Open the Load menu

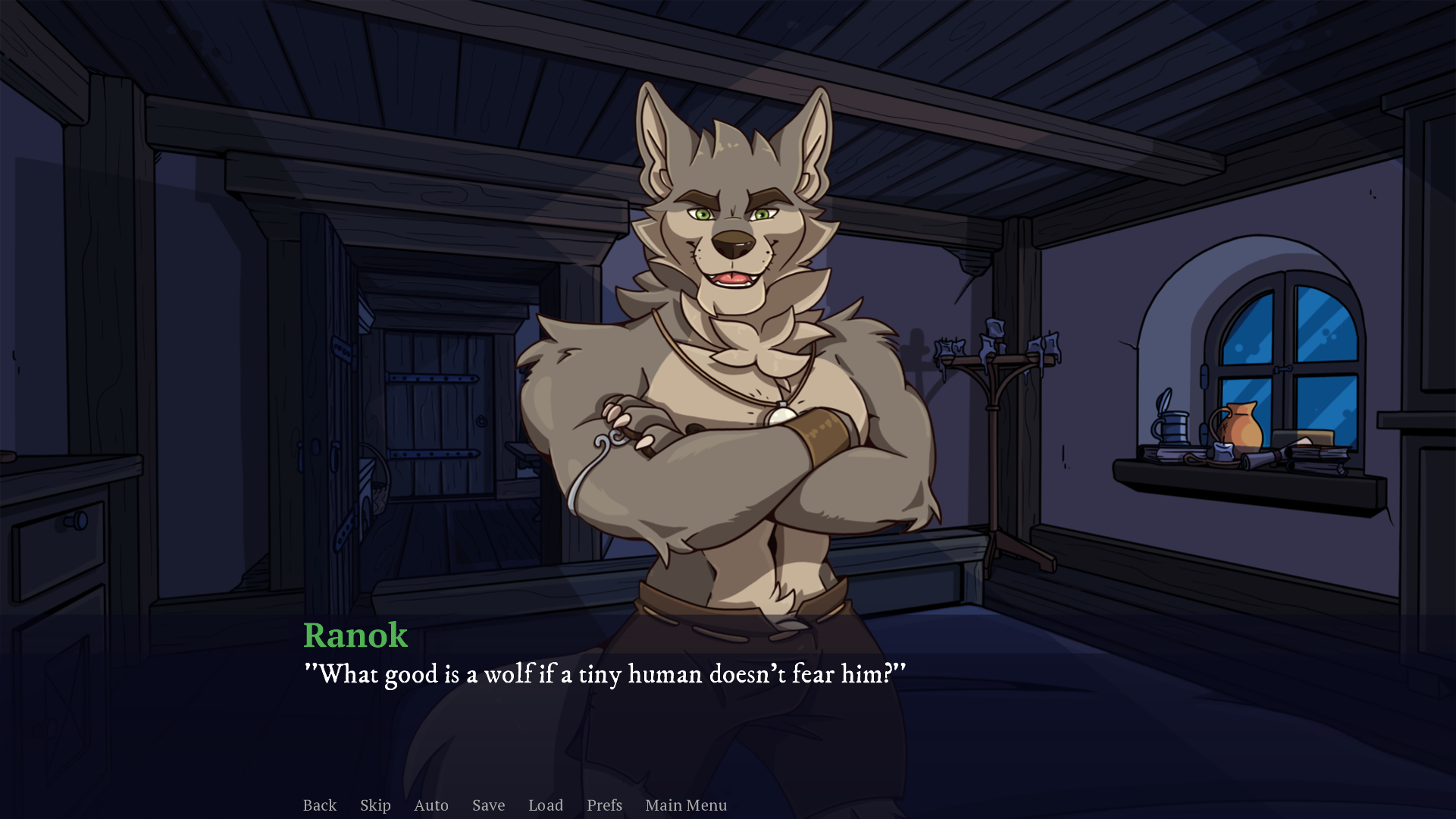[x=546, y=805]
